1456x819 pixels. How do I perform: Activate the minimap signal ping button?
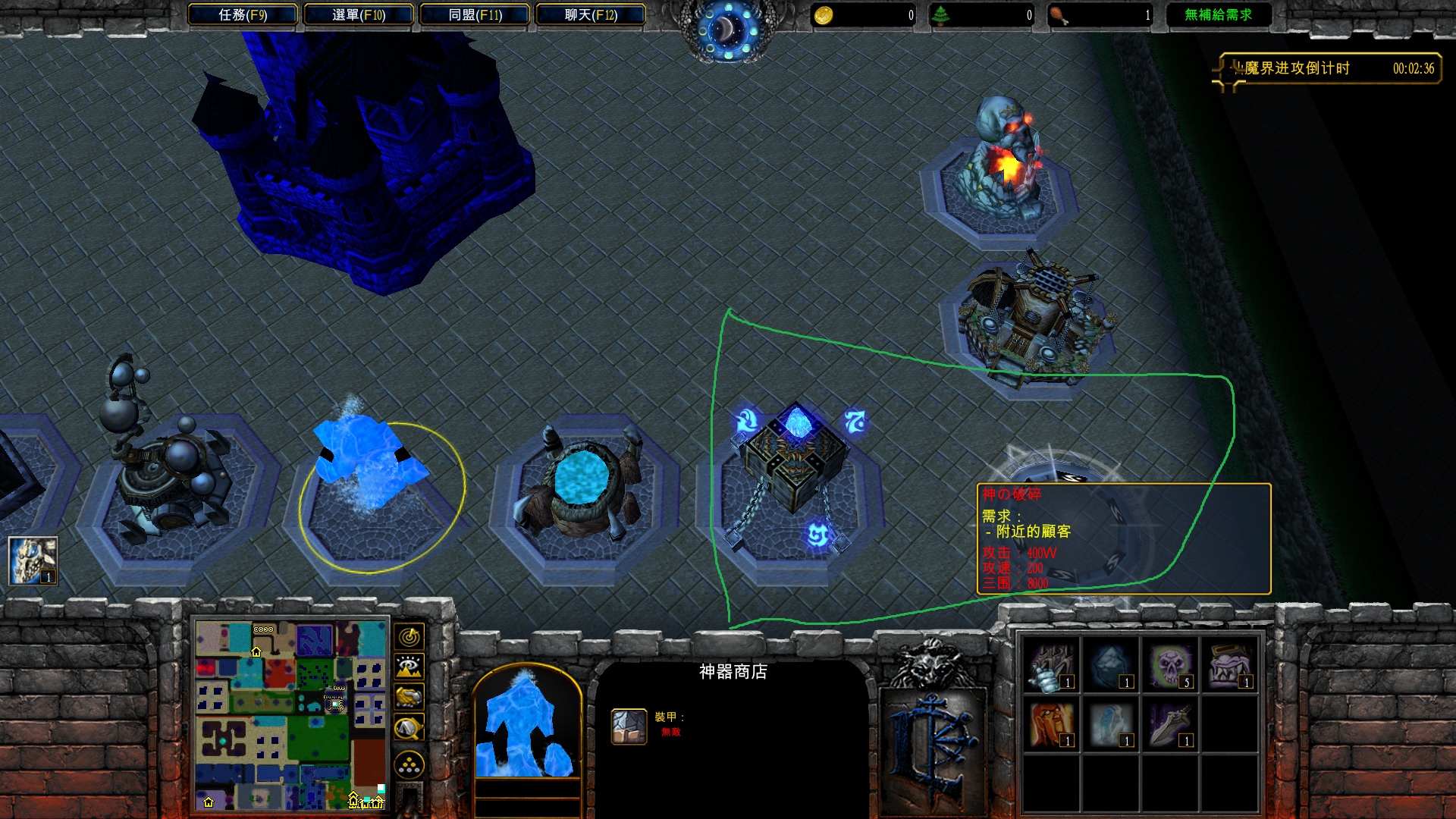(x=409, y=637)
